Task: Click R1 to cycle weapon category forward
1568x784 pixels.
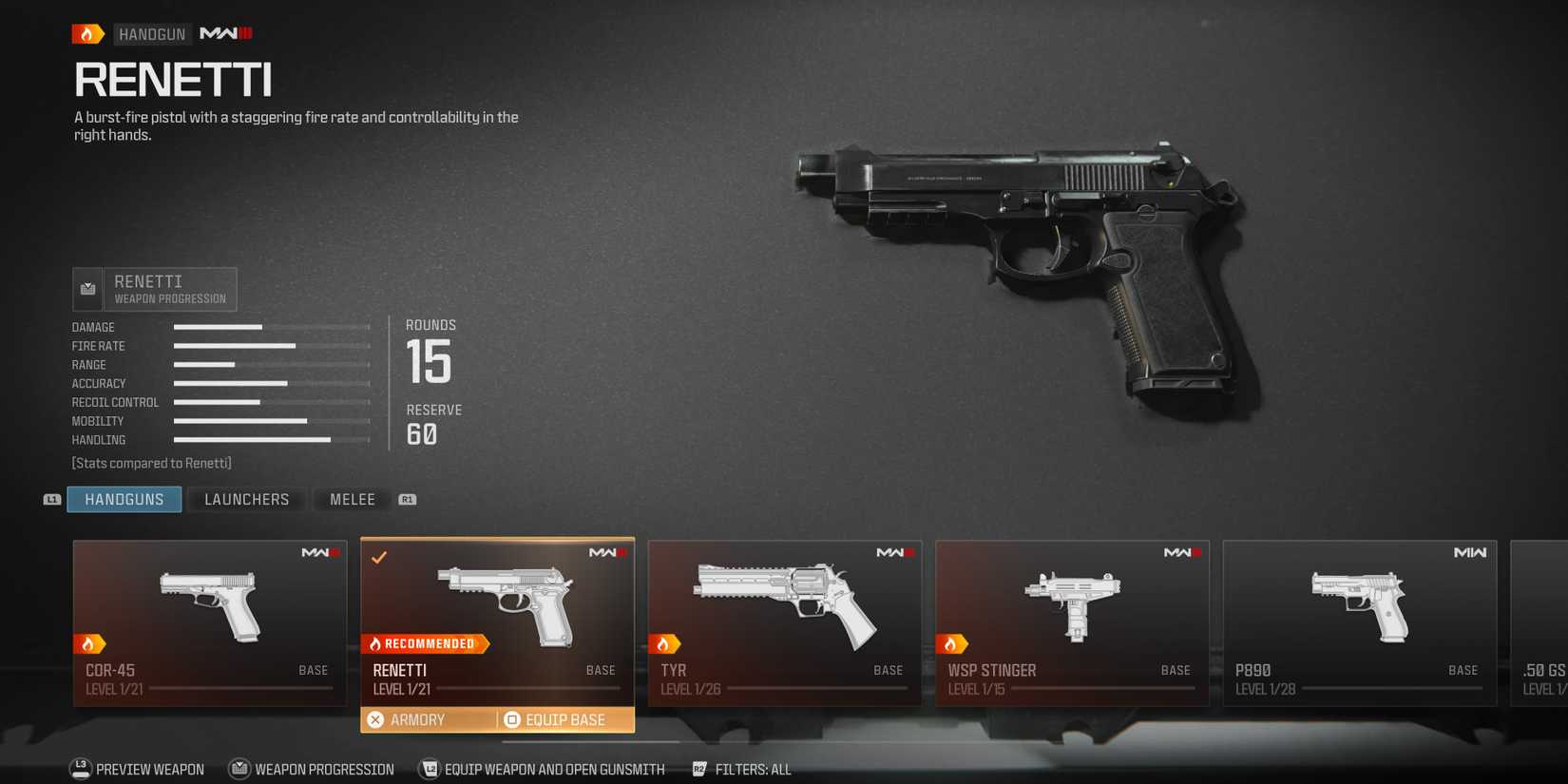Action: 407,498
